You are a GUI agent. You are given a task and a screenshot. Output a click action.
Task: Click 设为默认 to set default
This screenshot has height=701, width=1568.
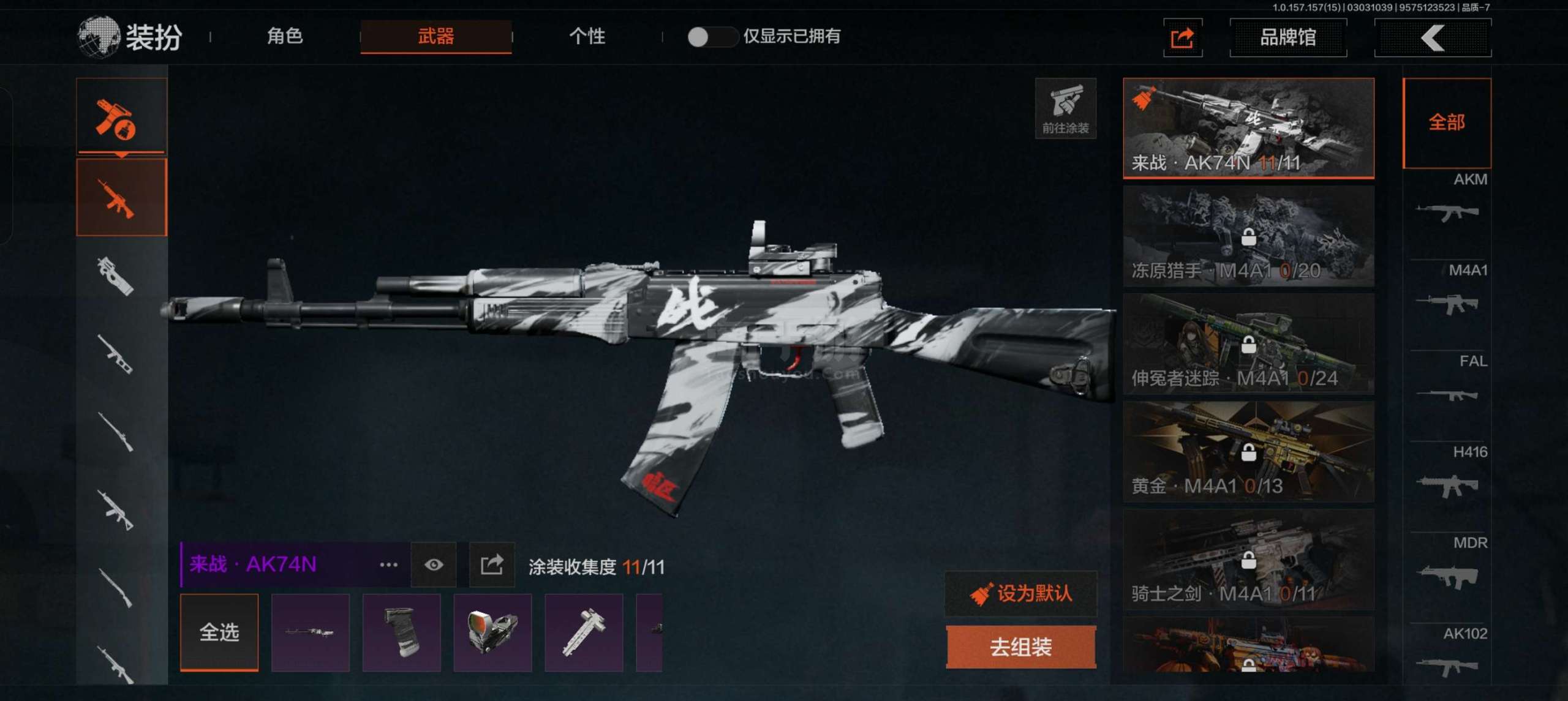[1021, 593]
